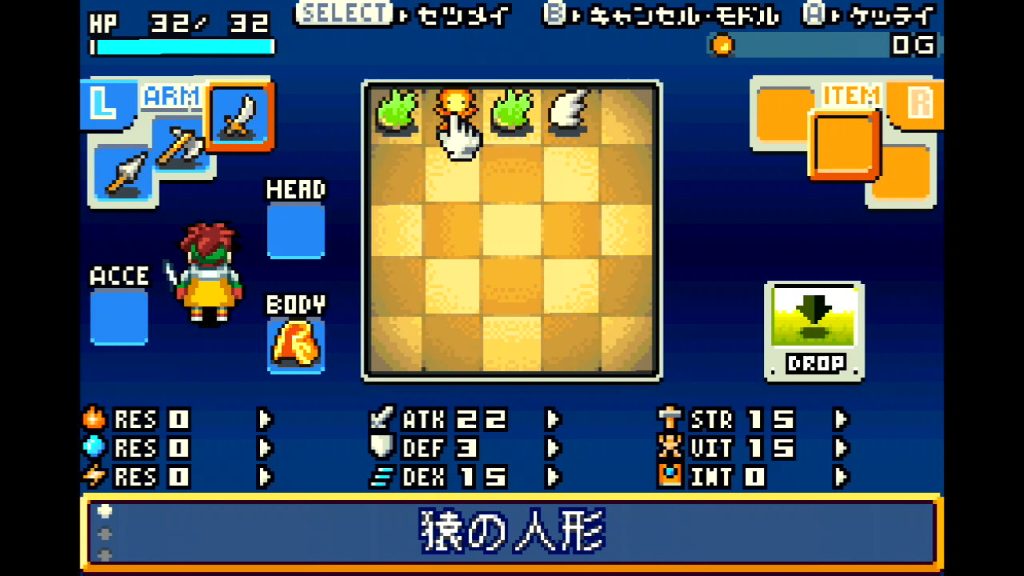This screenshot has height=576, width=1024.
Task: Select the empty HEAD equipment slot
Action: (295, 231)
